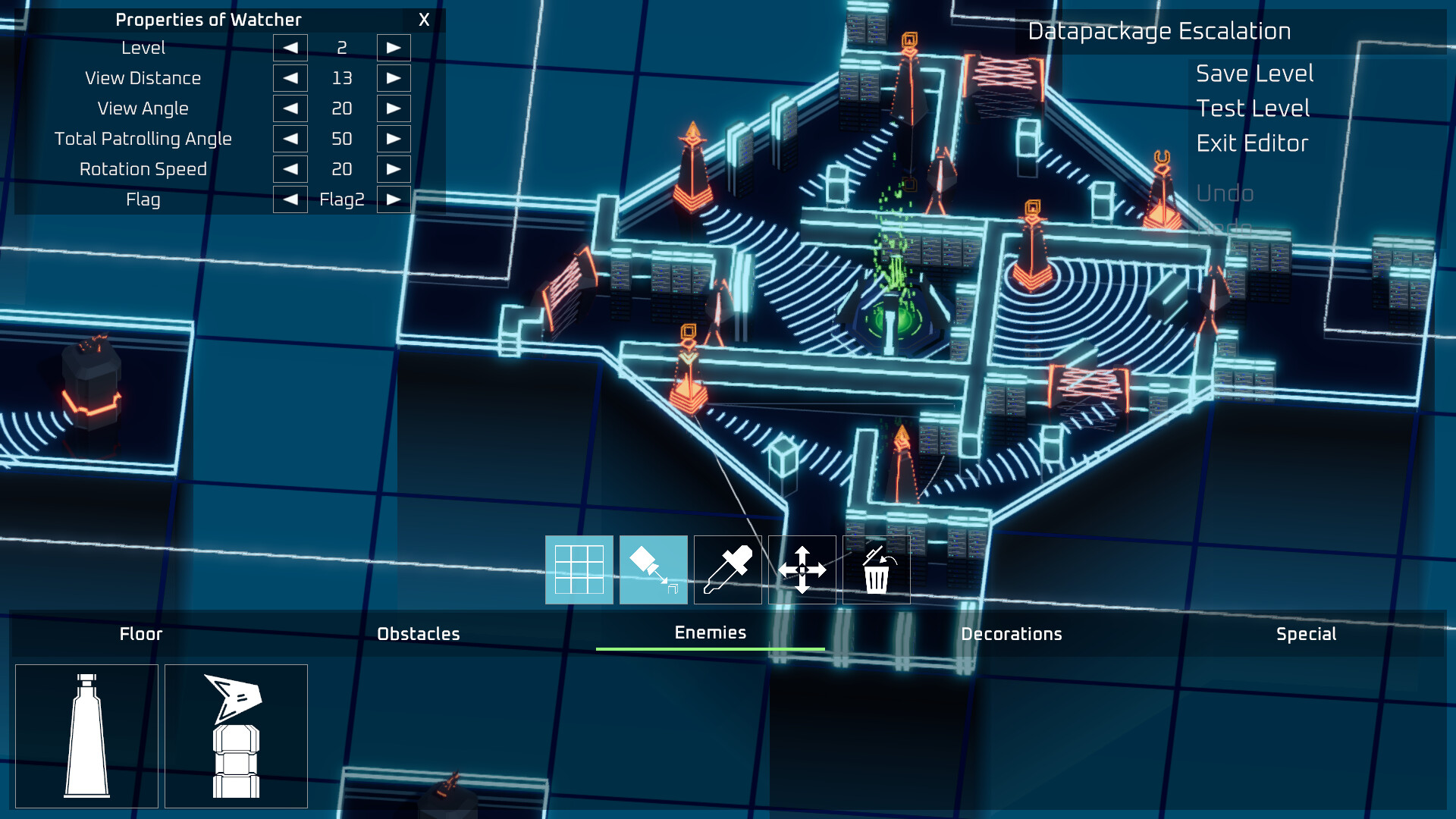Open the Decorations tab

[x=1012, y=634]
